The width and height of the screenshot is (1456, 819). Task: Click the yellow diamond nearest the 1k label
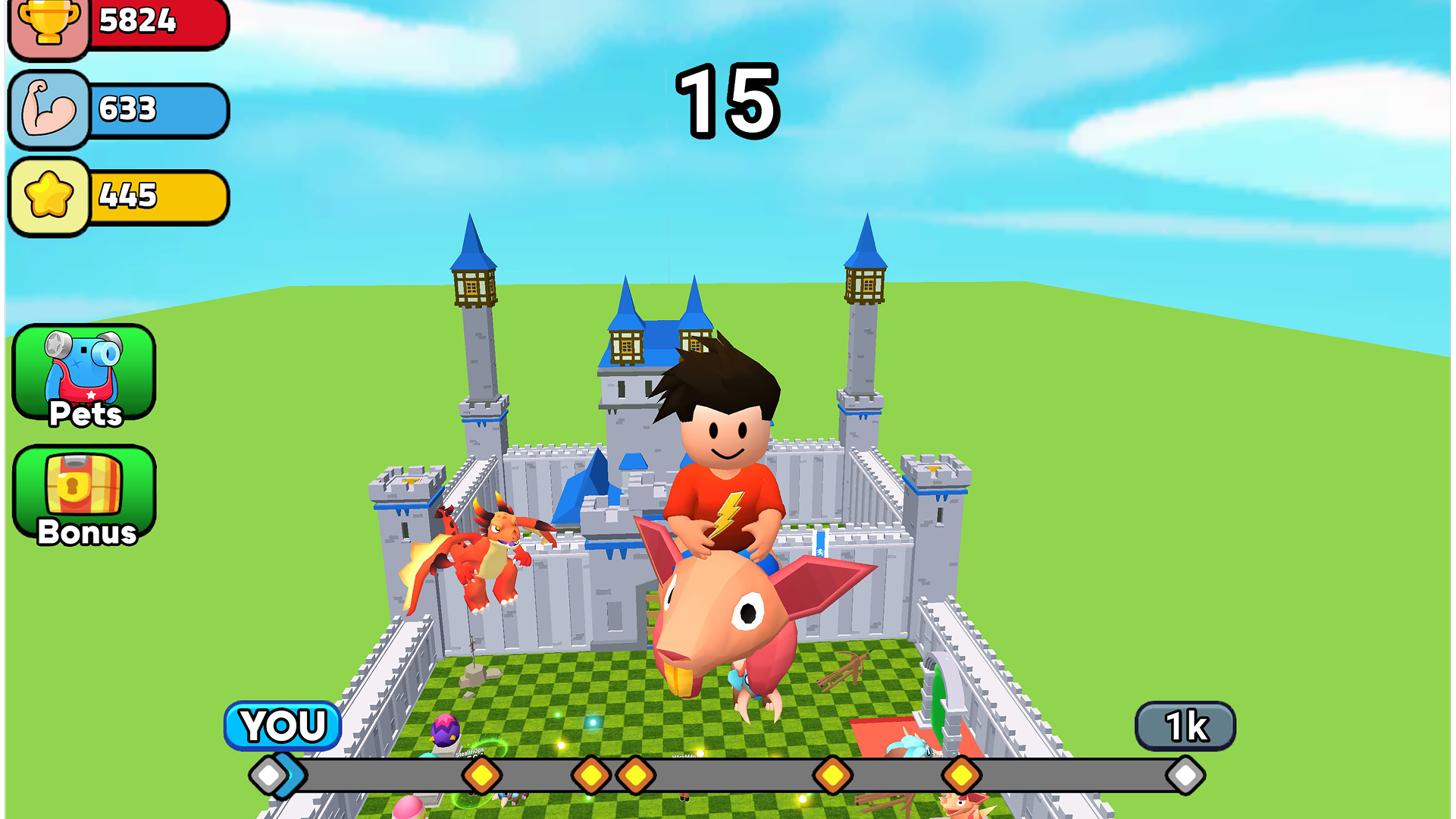click(961, 775)
